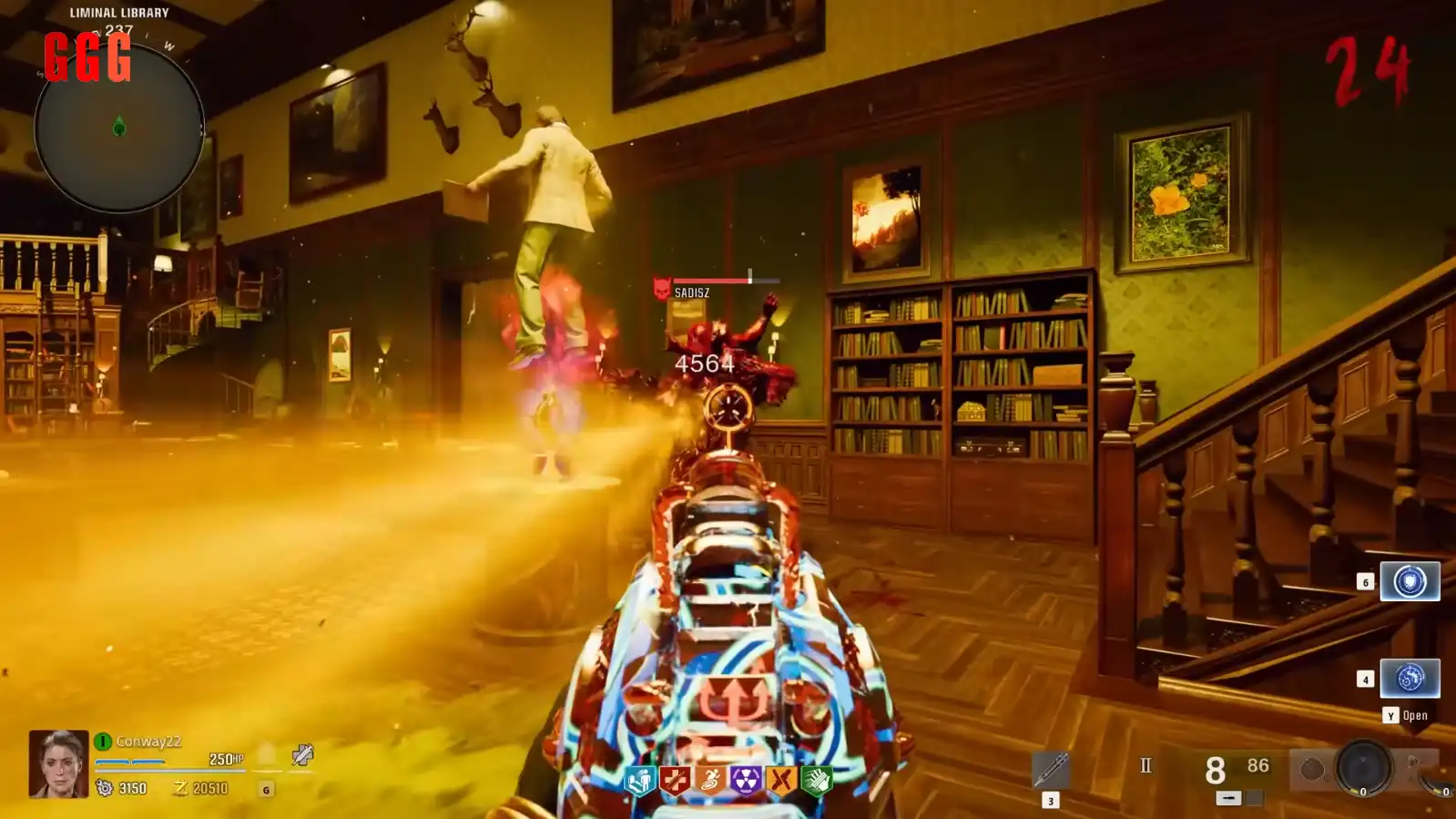Screen dimensions: 1456x819
Task: Click the G interact prompt under the health bar
Action: point(268,789)
